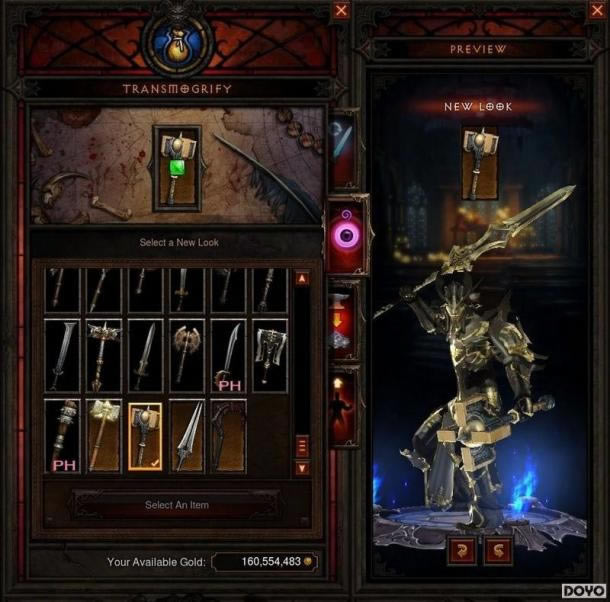The height and width of the screenshot is (602, 610).
Task: Click the scrollbar down arrow button
Action: click(x=302, y=467)
